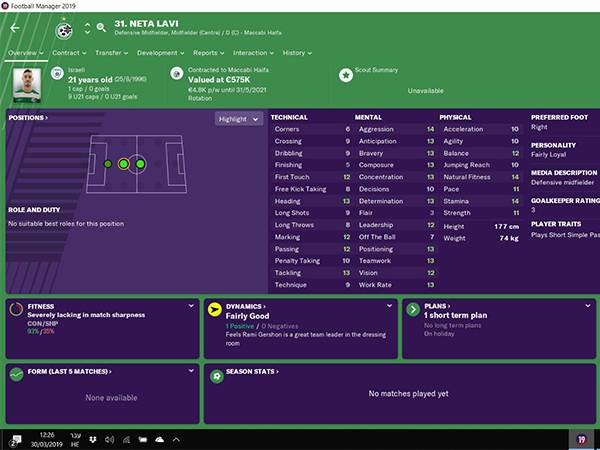600x450 pixels.
Task: Open the Transfer menu
Action: pyautogui.click(x=112, y=52)
